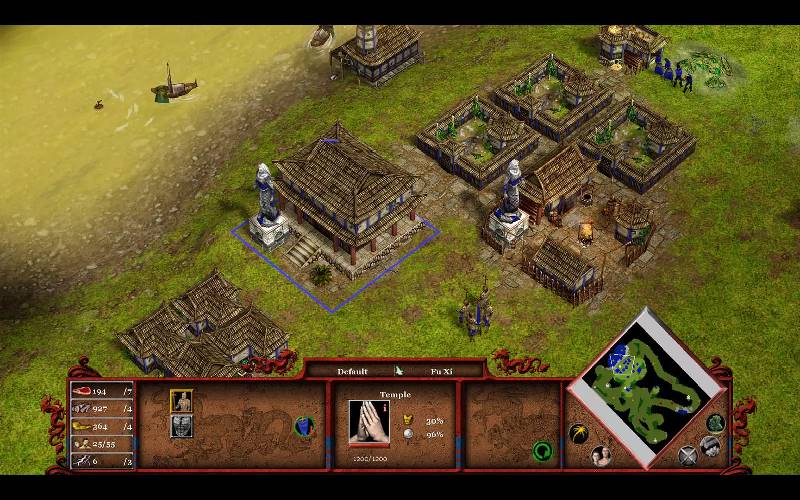Click the population count resource row
The image size is (800, 500).
[102, 443]
